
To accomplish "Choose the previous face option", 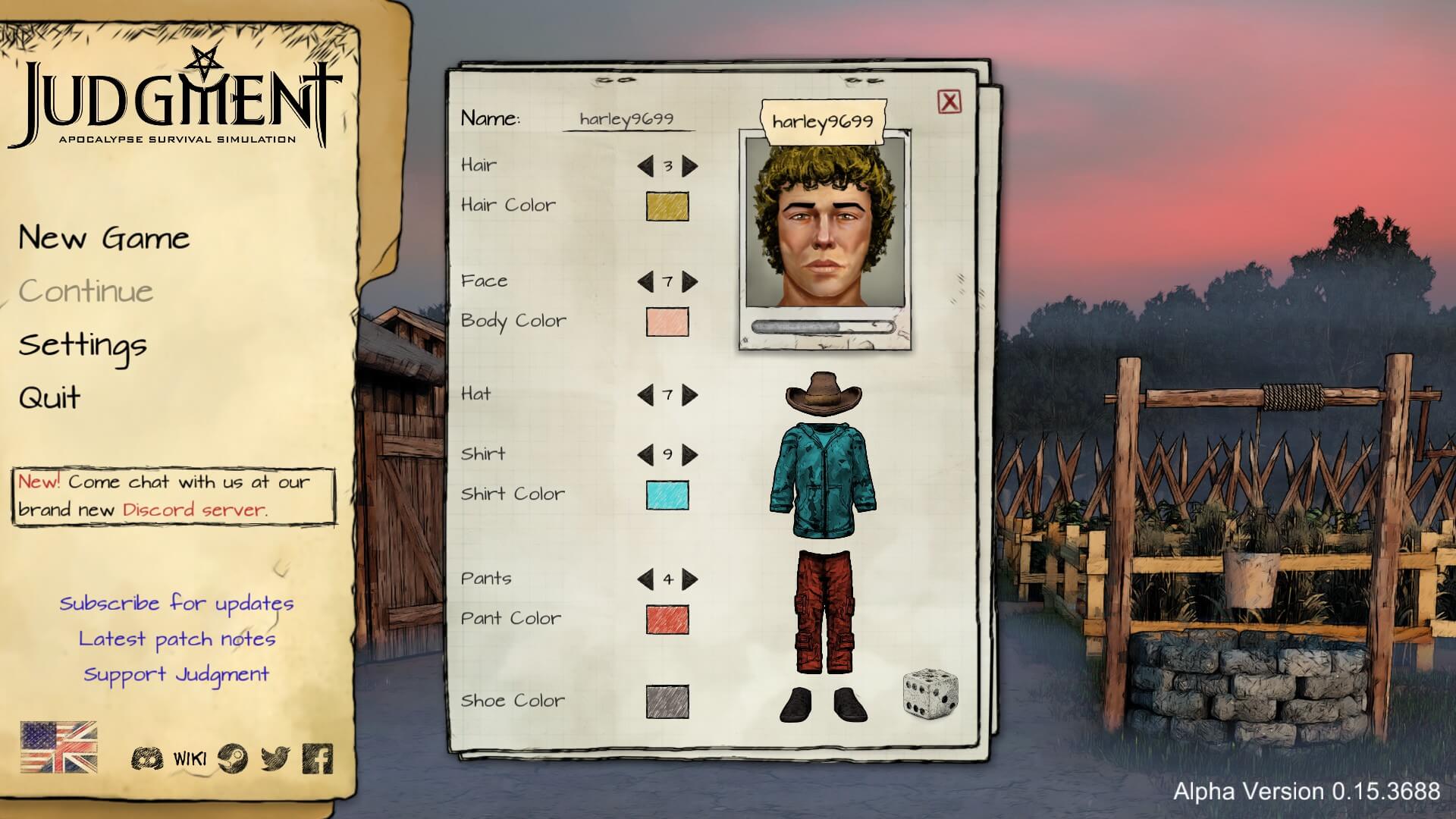I will pyautogui.click(x=645, y=282).
